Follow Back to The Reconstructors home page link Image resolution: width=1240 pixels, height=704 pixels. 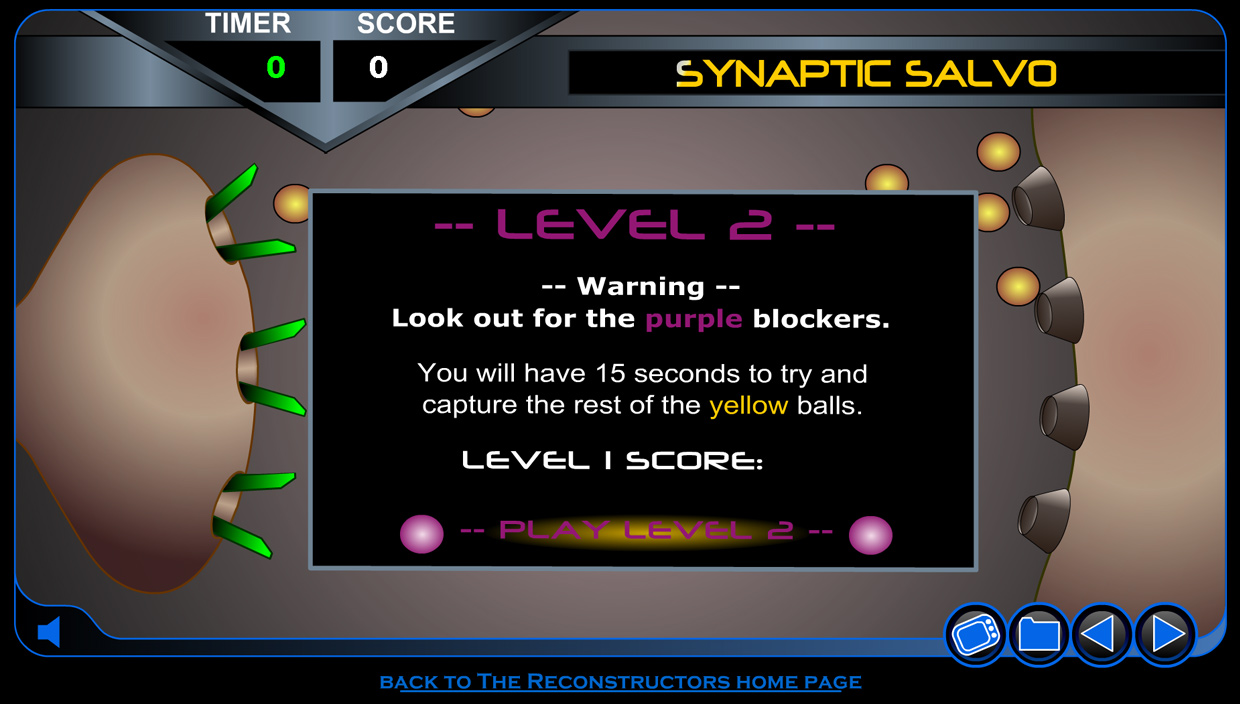click(x=620, y=682)
